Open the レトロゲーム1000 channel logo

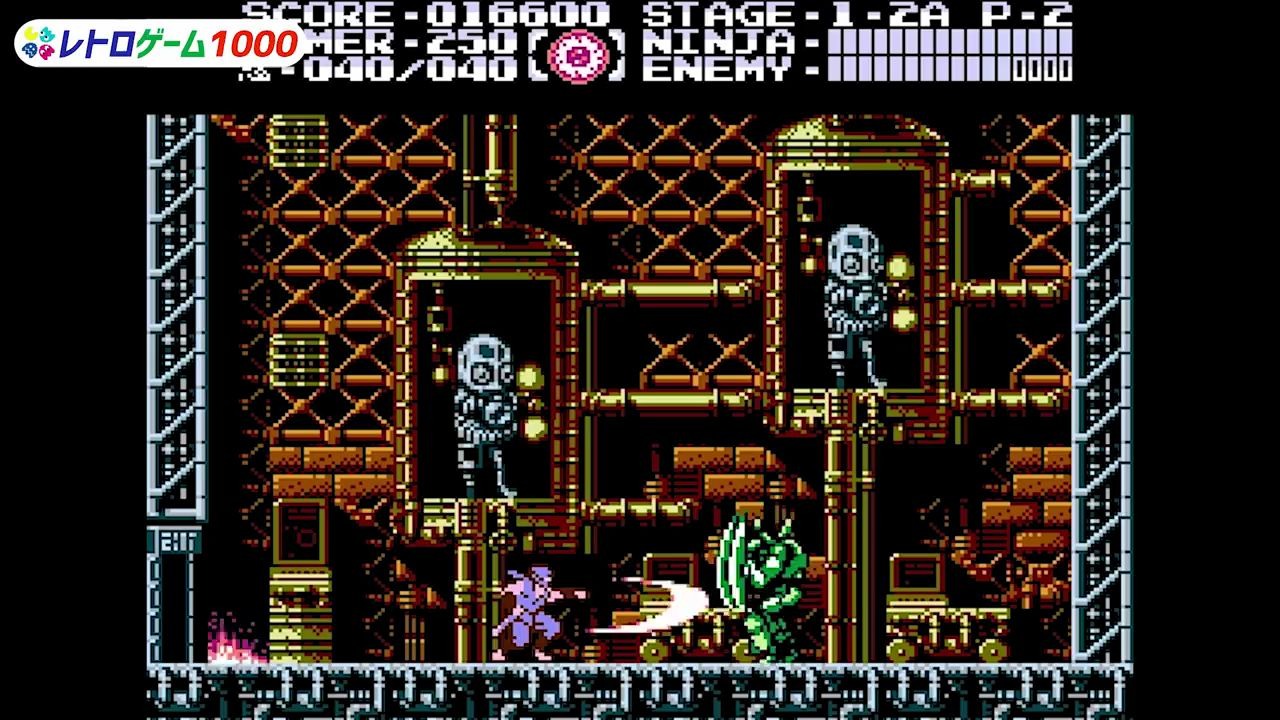click(161, 43)
